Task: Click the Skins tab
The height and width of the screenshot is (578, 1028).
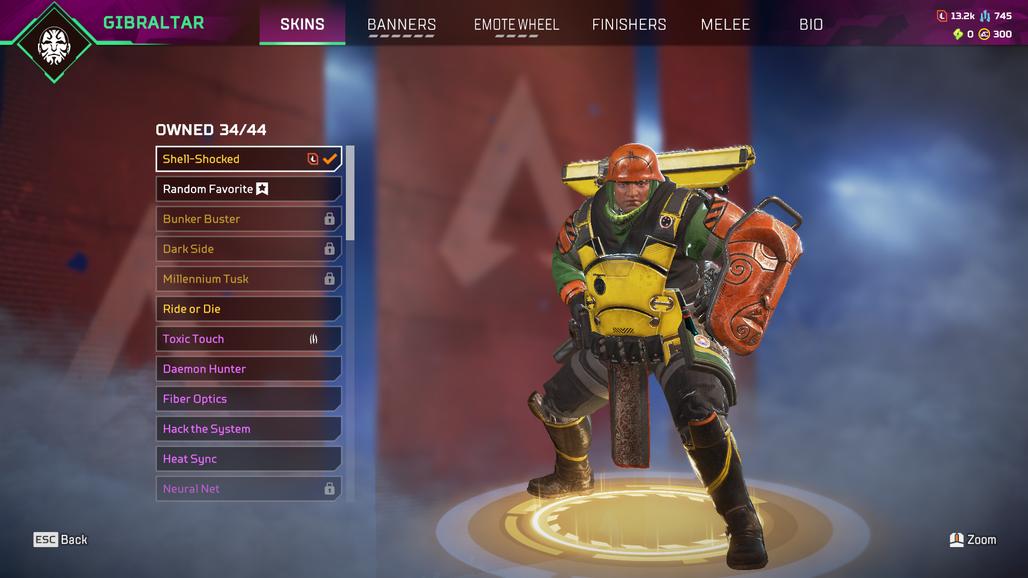Action: (x=302, y=24)
